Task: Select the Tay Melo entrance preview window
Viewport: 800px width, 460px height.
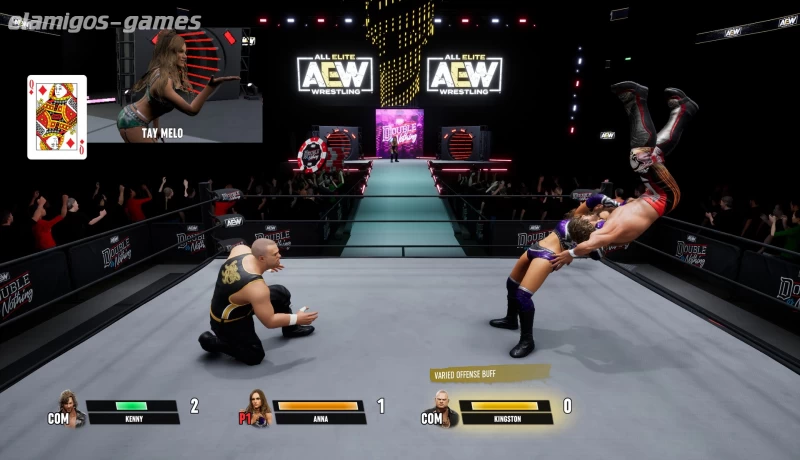Action: [175, 85]
